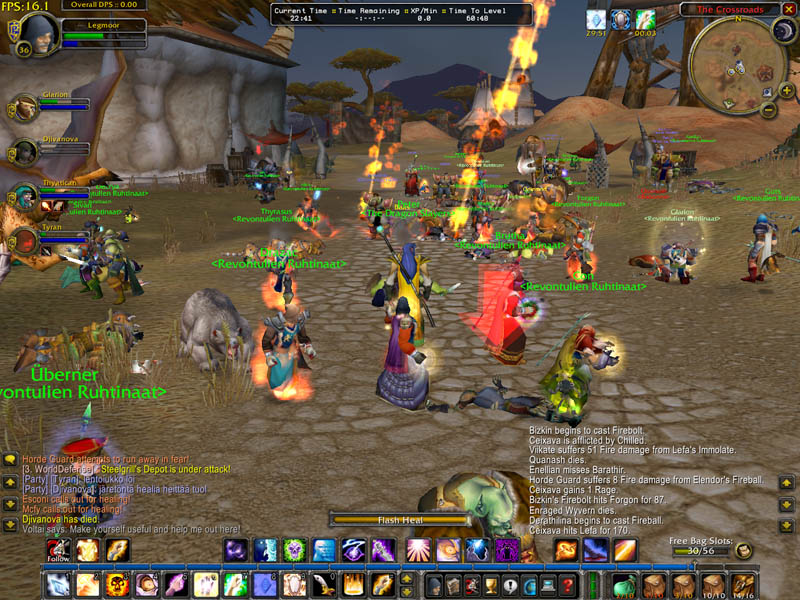Image resolution: width=800 pixels, height=600 pixels.
Task: Click the Free Bag Slots coin icon
Action: coord(744,551)
